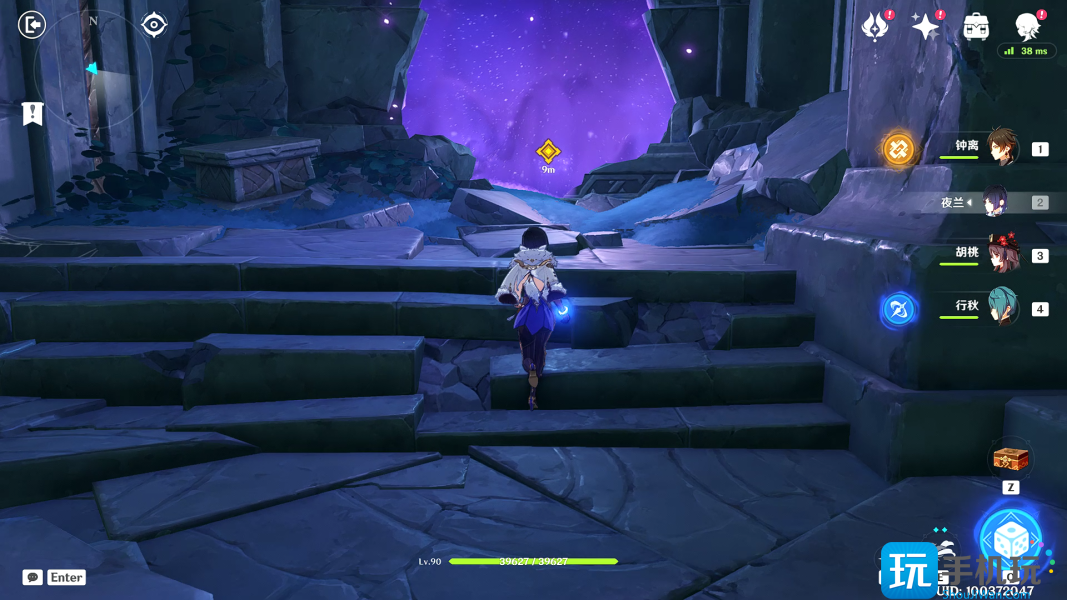The height and width of the screenshot is (600, 1067).
Task: Activate the eye-shaped elemental sight icon
Action: 154,24
